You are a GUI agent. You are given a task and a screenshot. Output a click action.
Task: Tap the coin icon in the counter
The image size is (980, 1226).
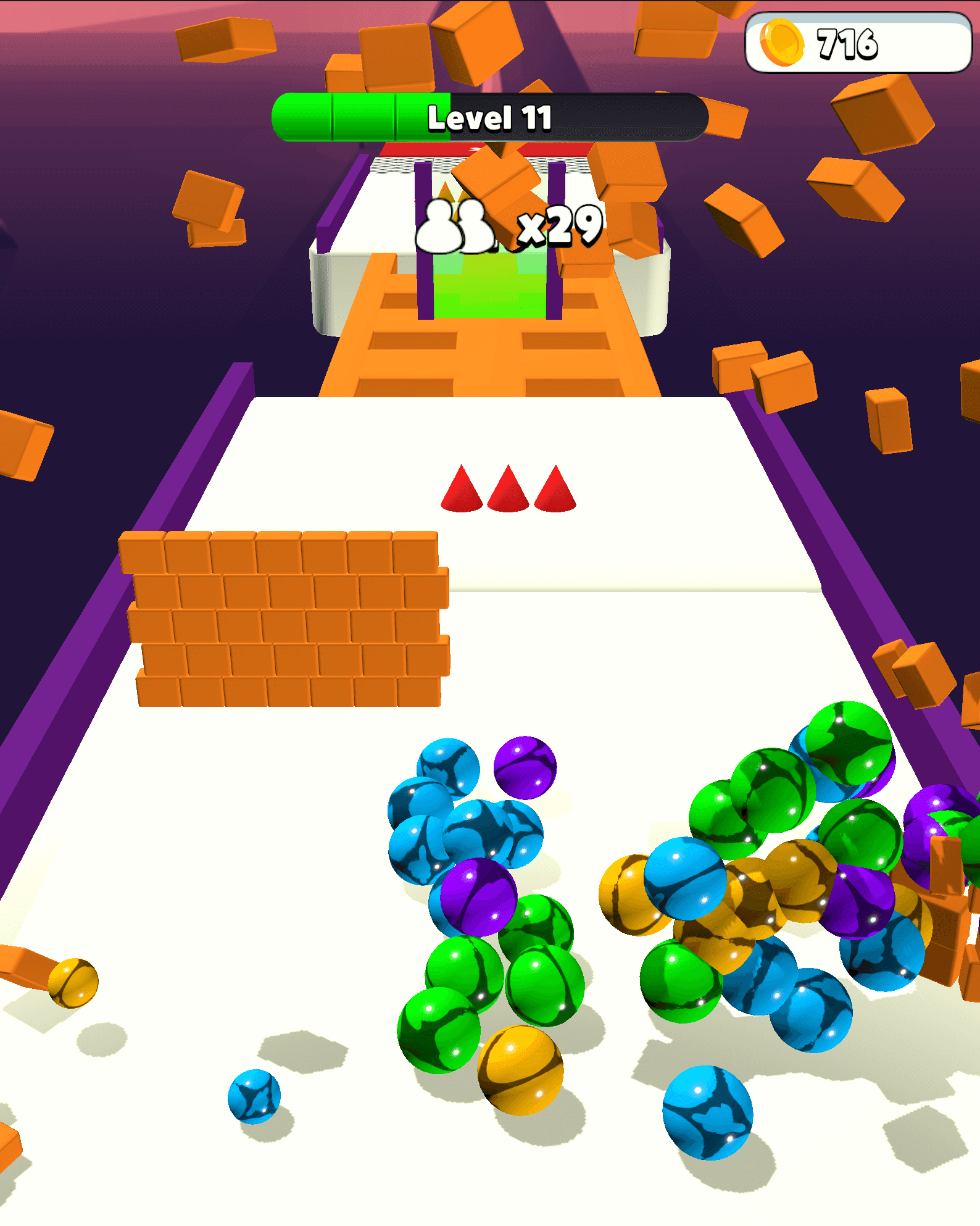783,43
